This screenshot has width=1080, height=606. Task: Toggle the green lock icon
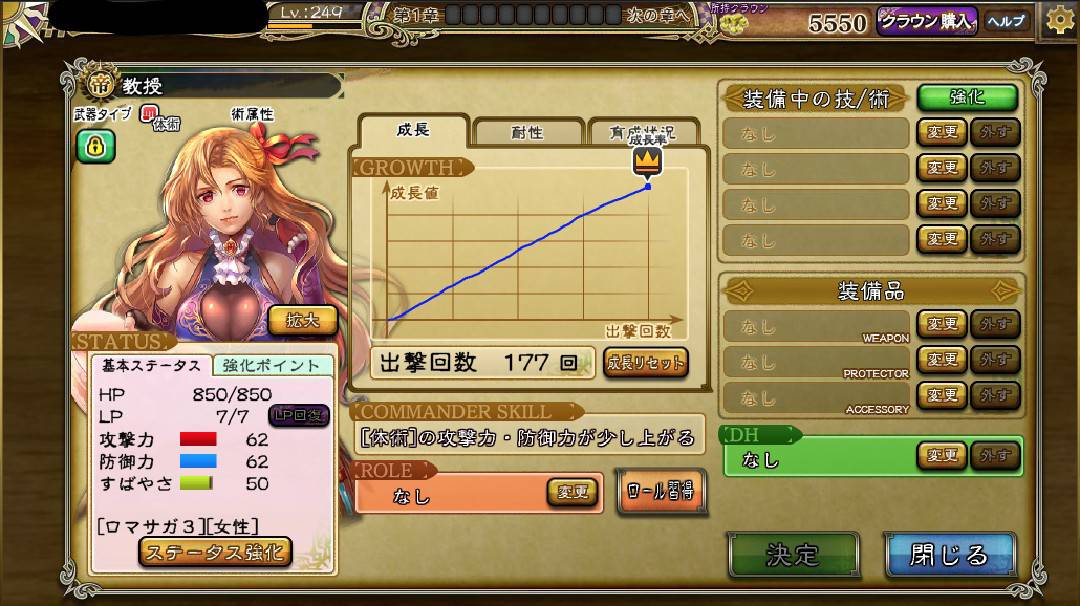(x=96, y=147)
